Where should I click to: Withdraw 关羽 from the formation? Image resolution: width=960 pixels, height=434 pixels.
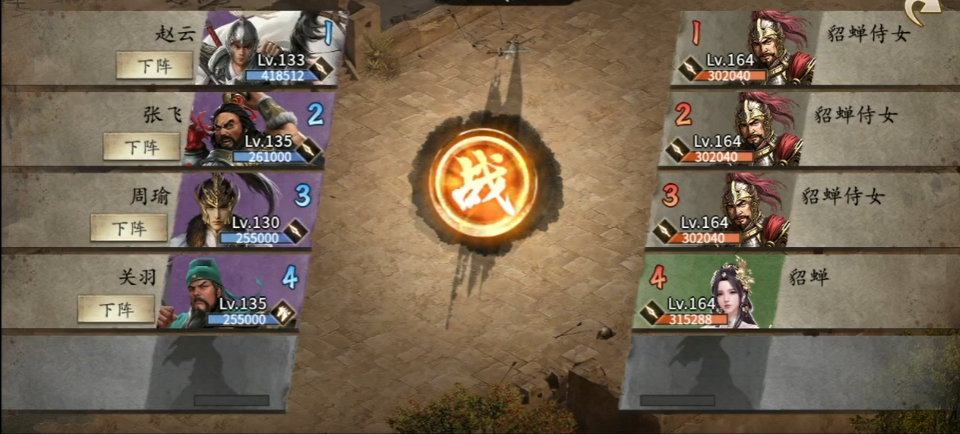tap(116, 309)
